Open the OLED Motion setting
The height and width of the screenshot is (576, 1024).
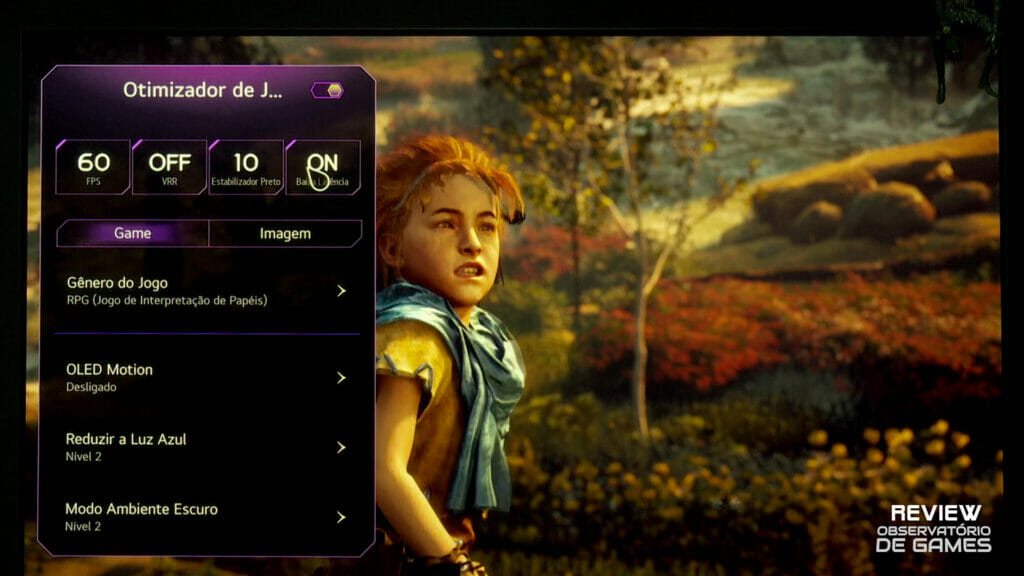(207, 377)
